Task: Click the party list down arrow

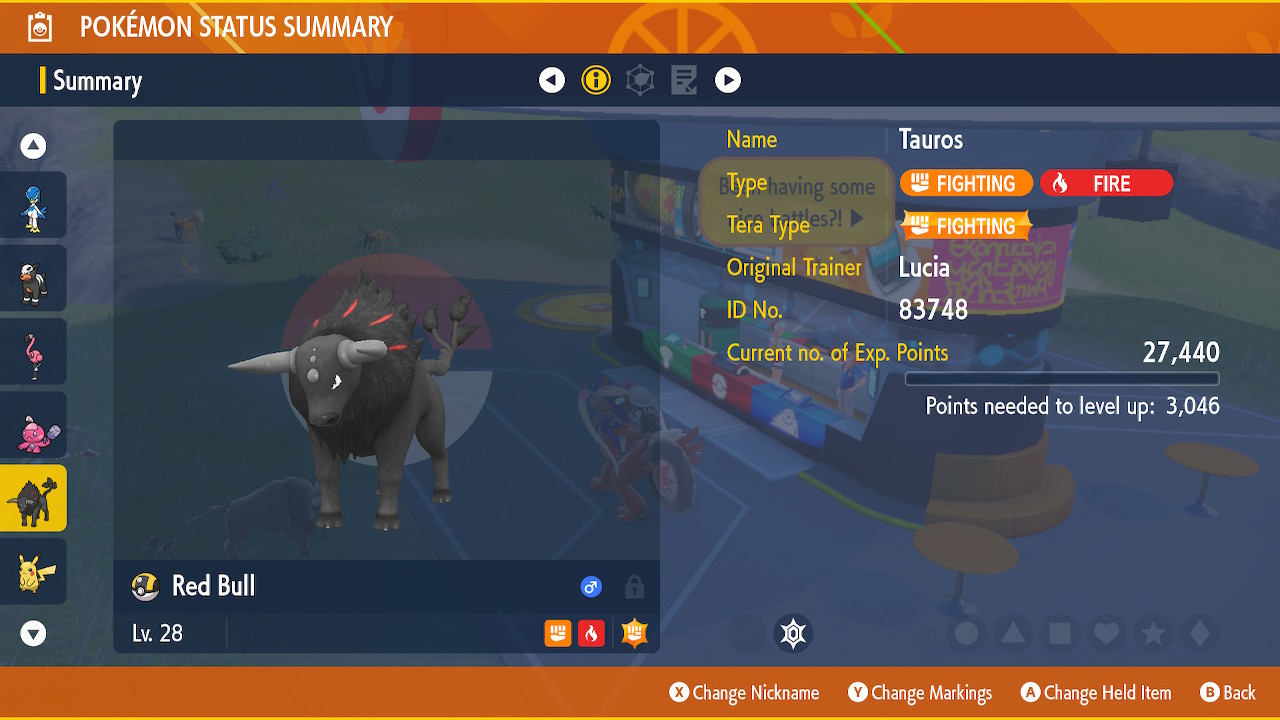Action: [x=33, y=633]
